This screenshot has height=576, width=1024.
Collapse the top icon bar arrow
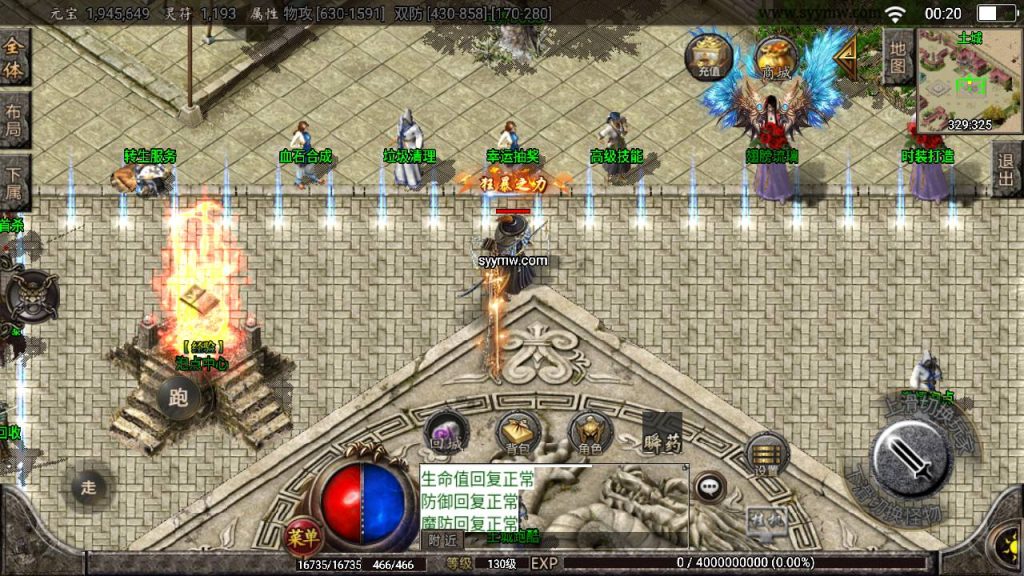tap(846, 58)
